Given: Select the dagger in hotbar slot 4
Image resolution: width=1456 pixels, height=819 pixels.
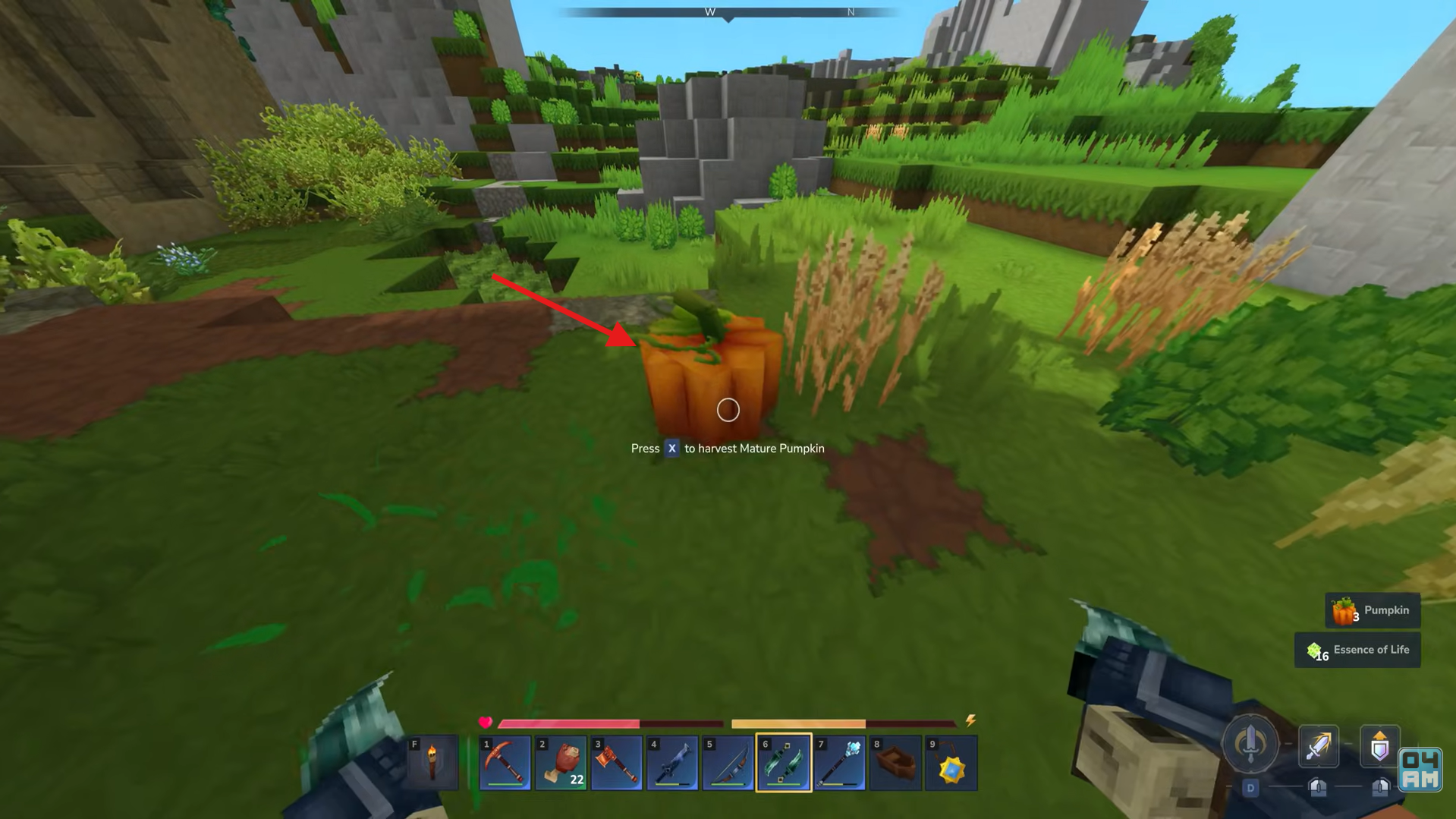Looking at the screenshot, I should [672, 761].
